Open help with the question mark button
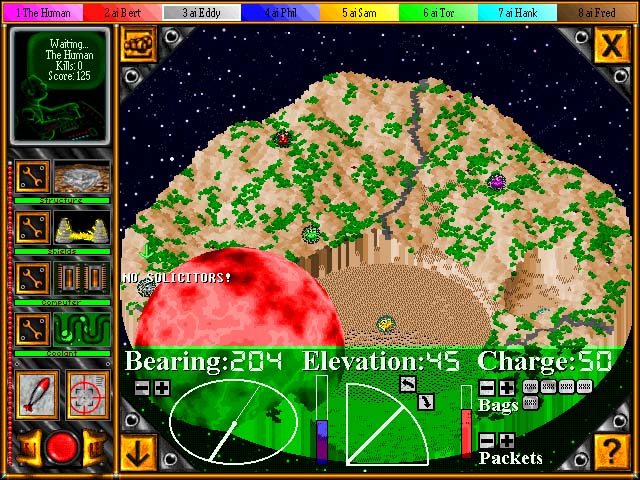This screenshot has width=640, height=480. click(x=609, y=449)
